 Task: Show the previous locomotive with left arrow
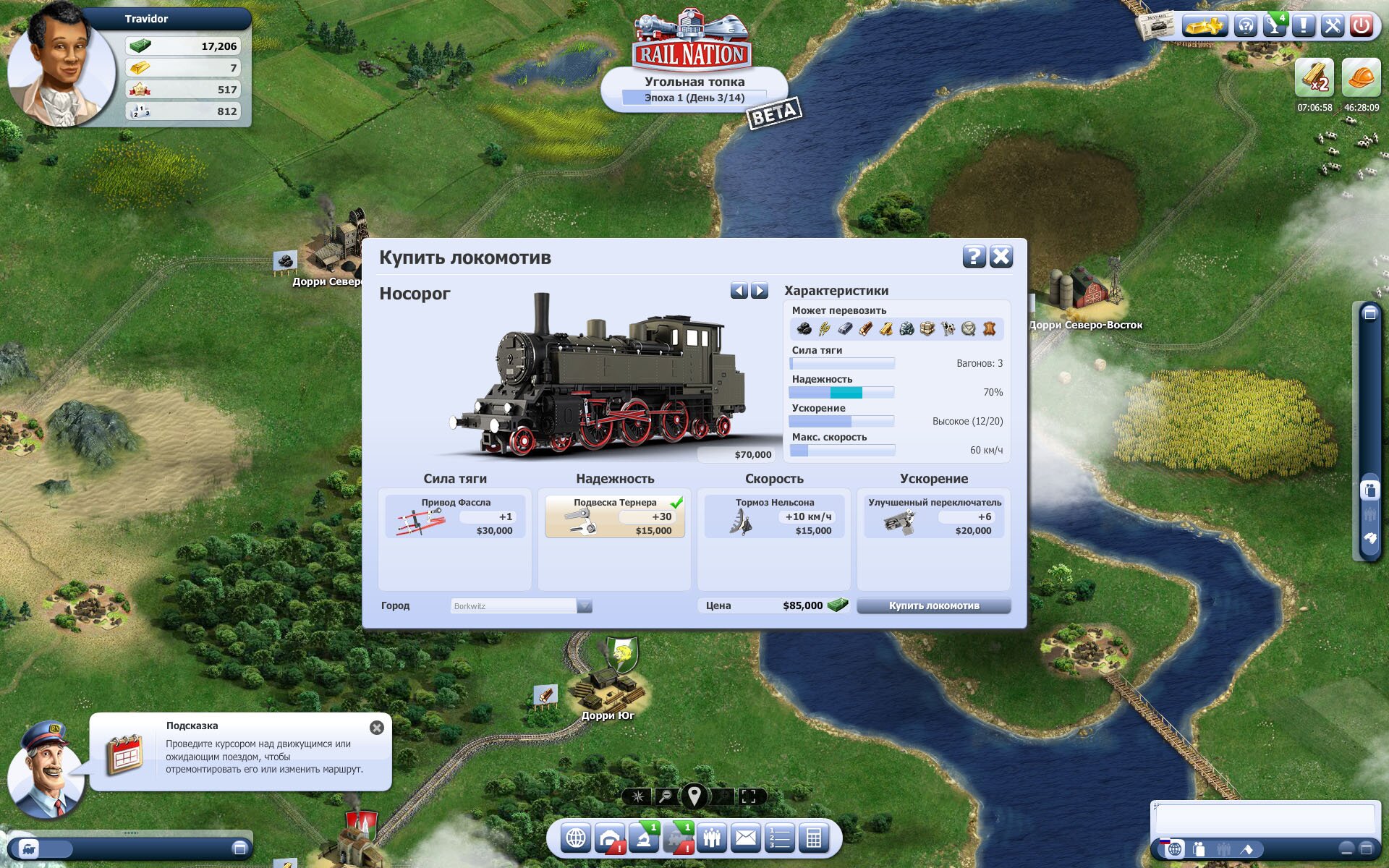739,291
